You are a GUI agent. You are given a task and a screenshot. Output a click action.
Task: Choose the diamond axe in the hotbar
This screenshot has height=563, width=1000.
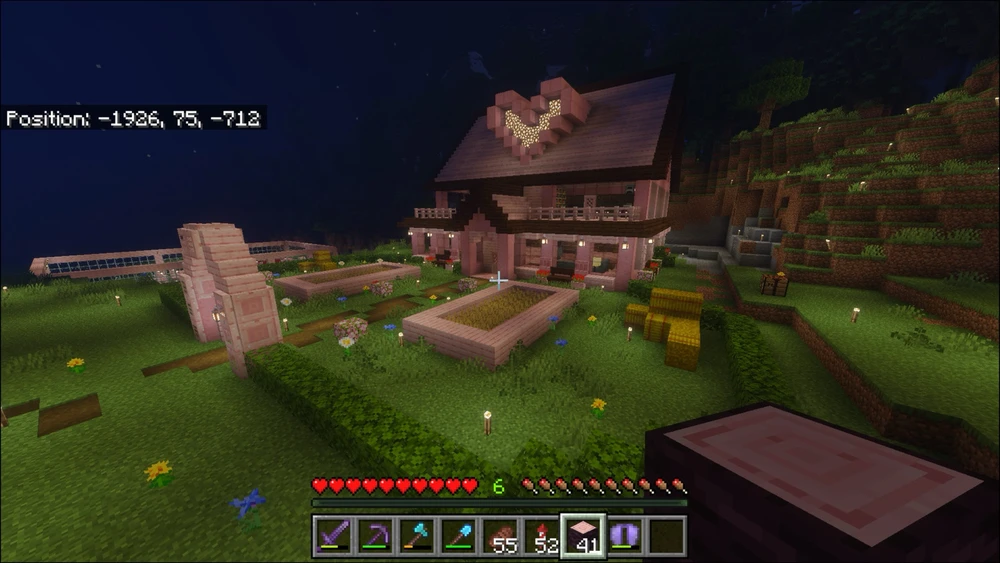tap(415, 536)
